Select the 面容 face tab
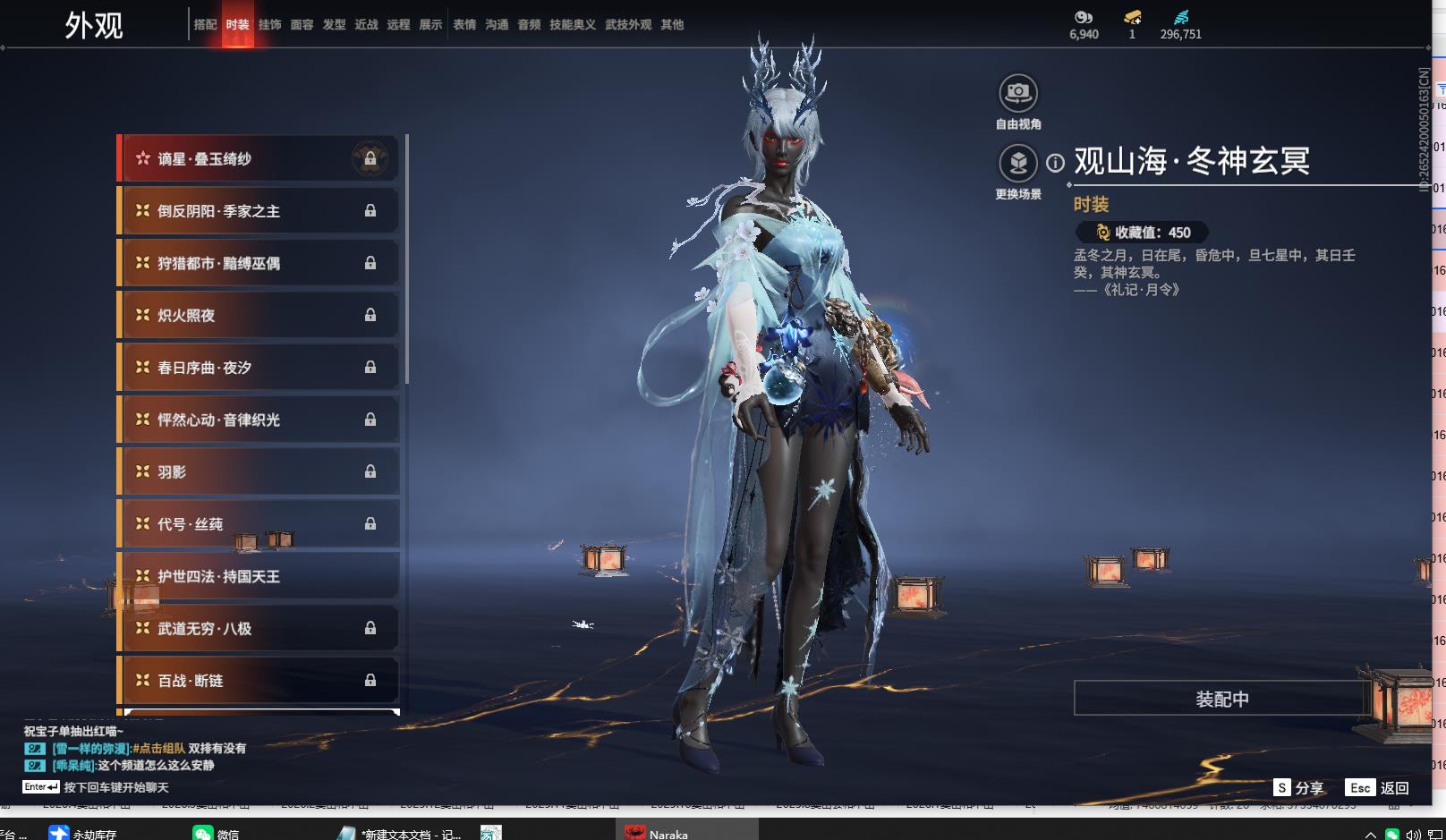The width and height of the screenshot is (1446, 840). click(302, 25)
